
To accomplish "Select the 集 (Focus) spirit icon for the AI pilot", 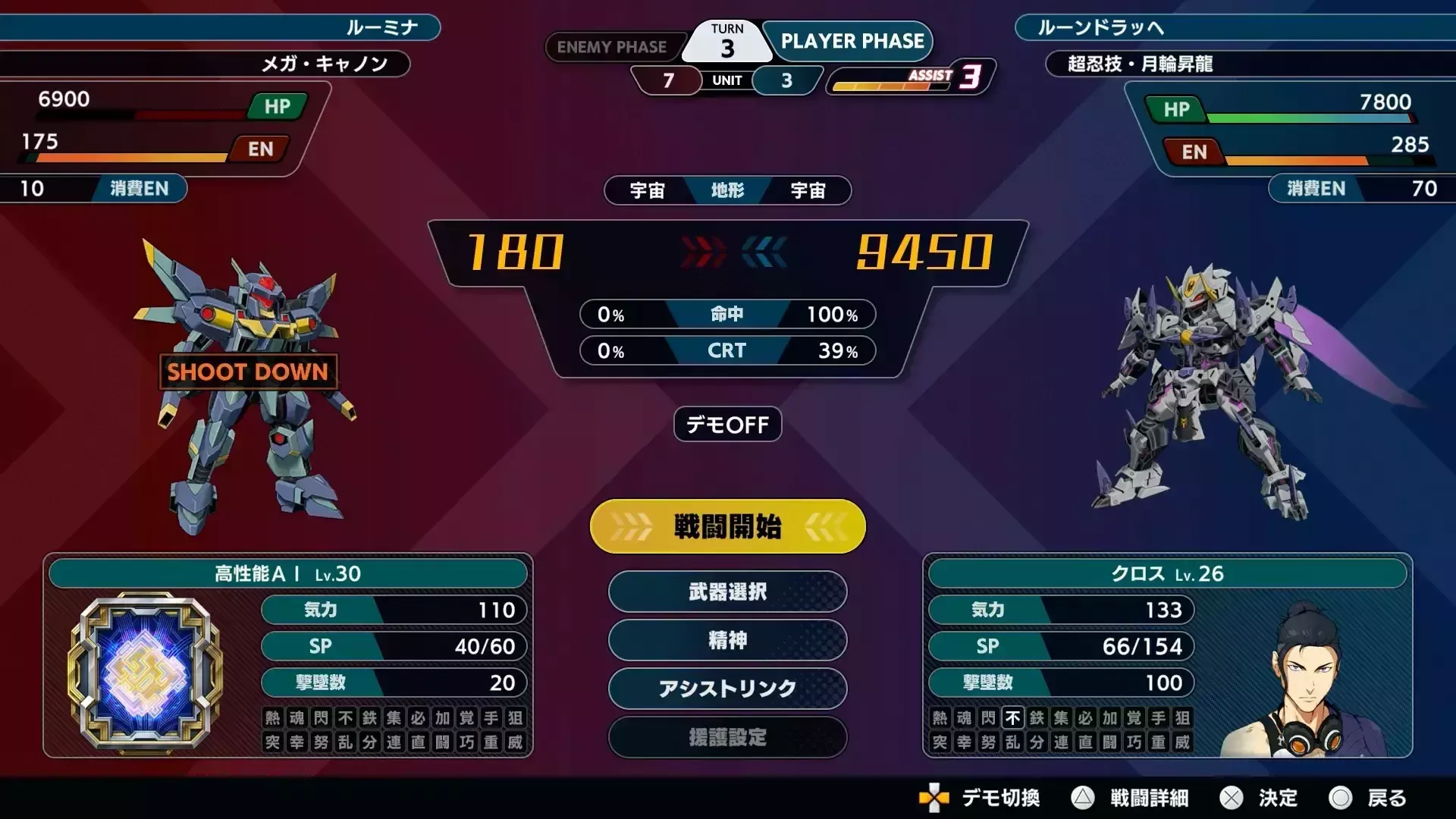I will 395,719.
